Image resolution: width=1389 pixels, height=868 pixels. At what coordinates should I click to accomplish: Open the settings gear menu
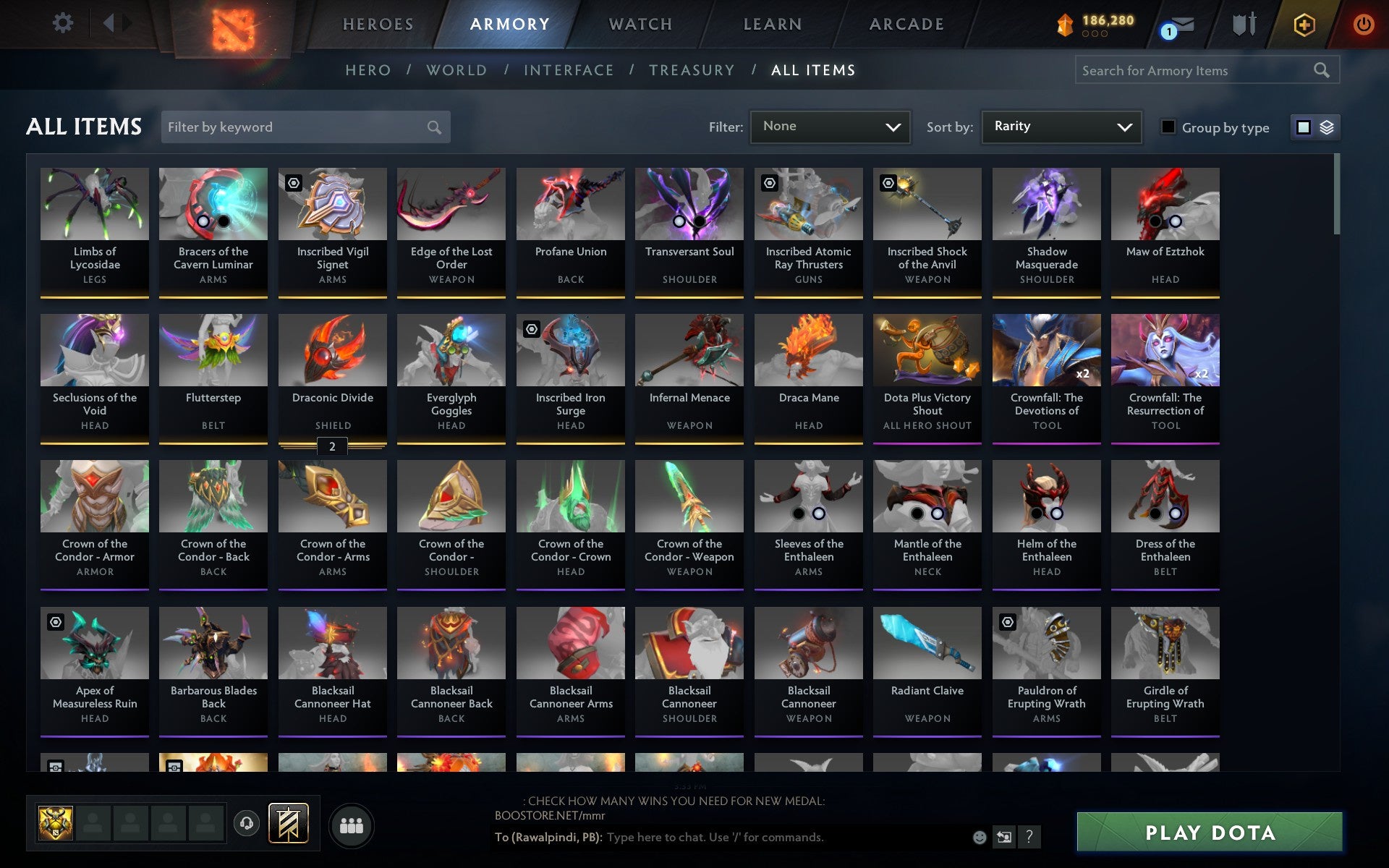tap(64, 22)
